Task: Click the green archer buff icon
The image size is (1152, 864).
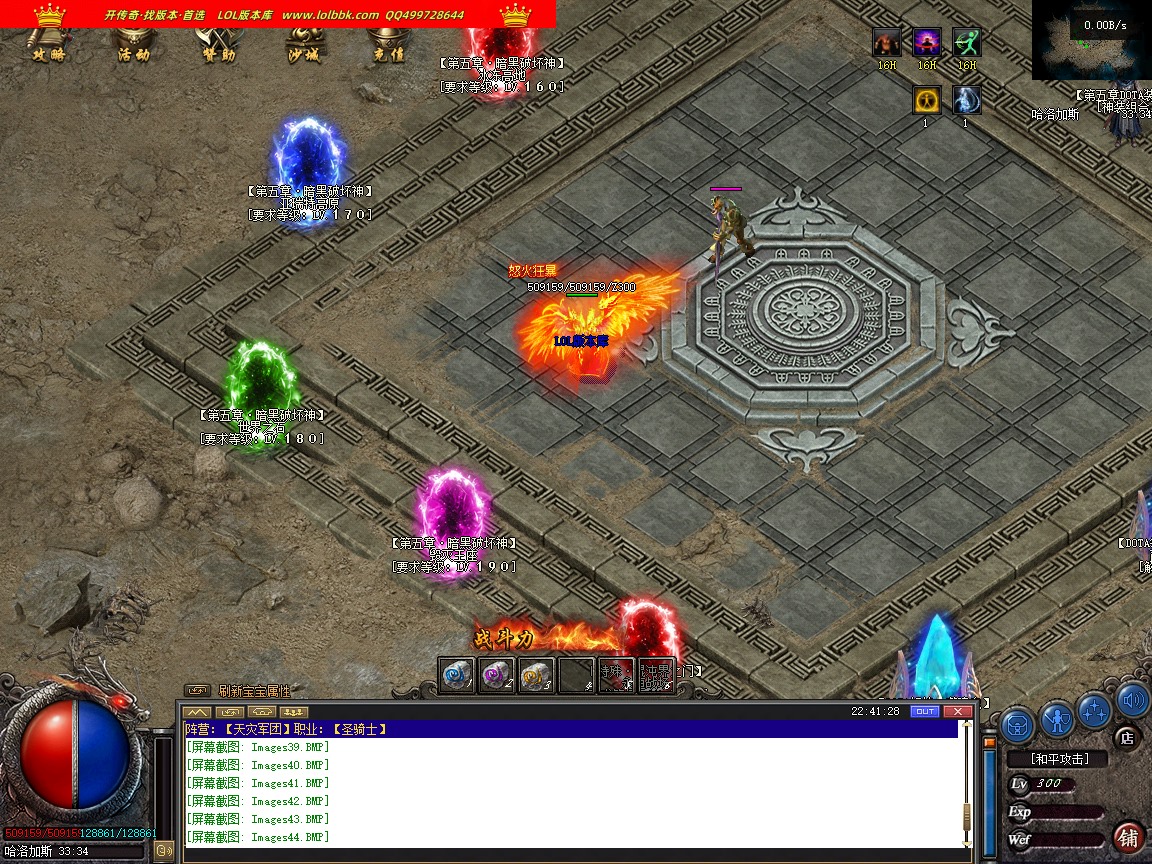Action: point(966,42)
